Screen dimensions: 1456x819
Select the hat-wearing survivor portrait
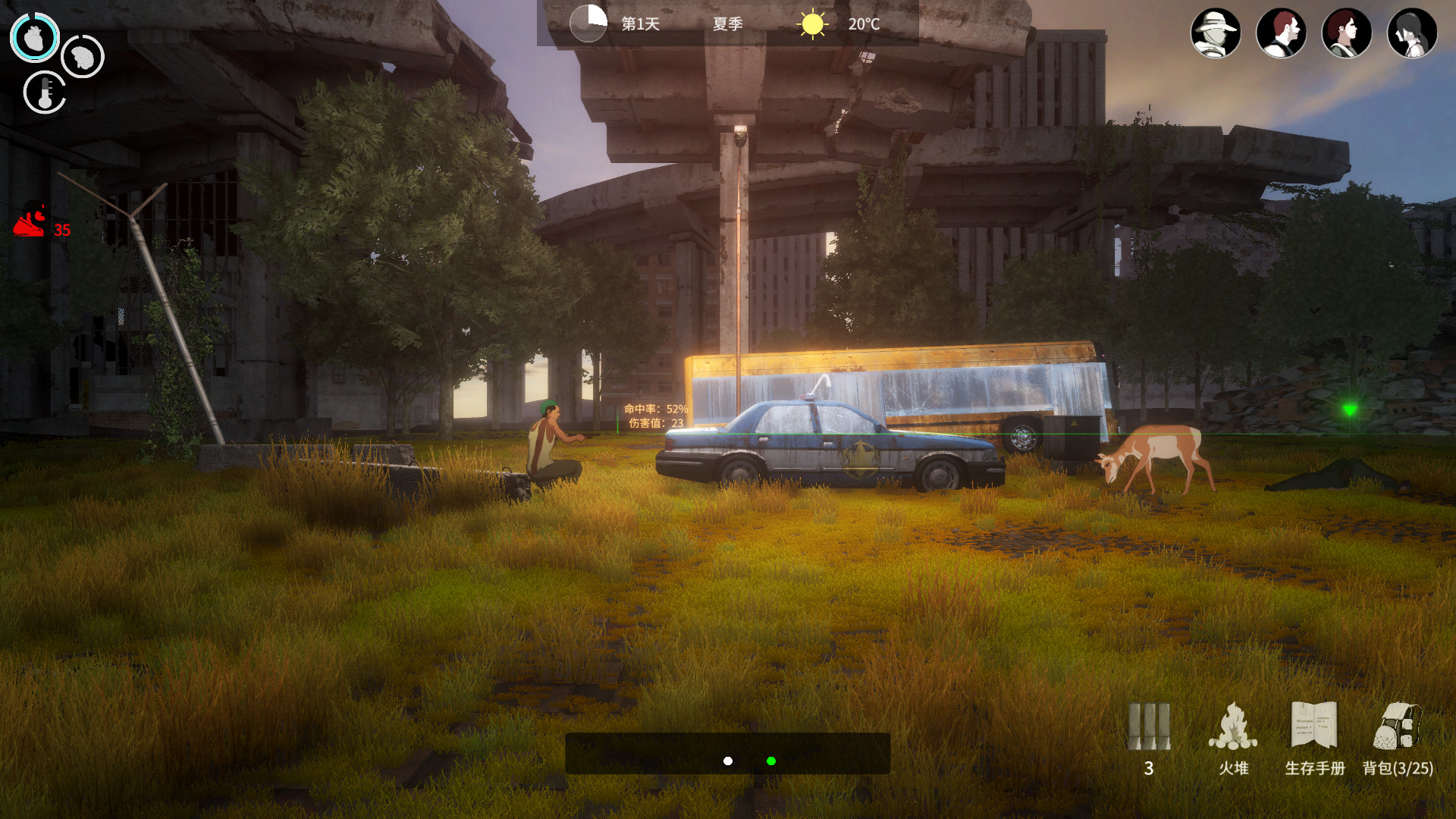(1216, 33)
